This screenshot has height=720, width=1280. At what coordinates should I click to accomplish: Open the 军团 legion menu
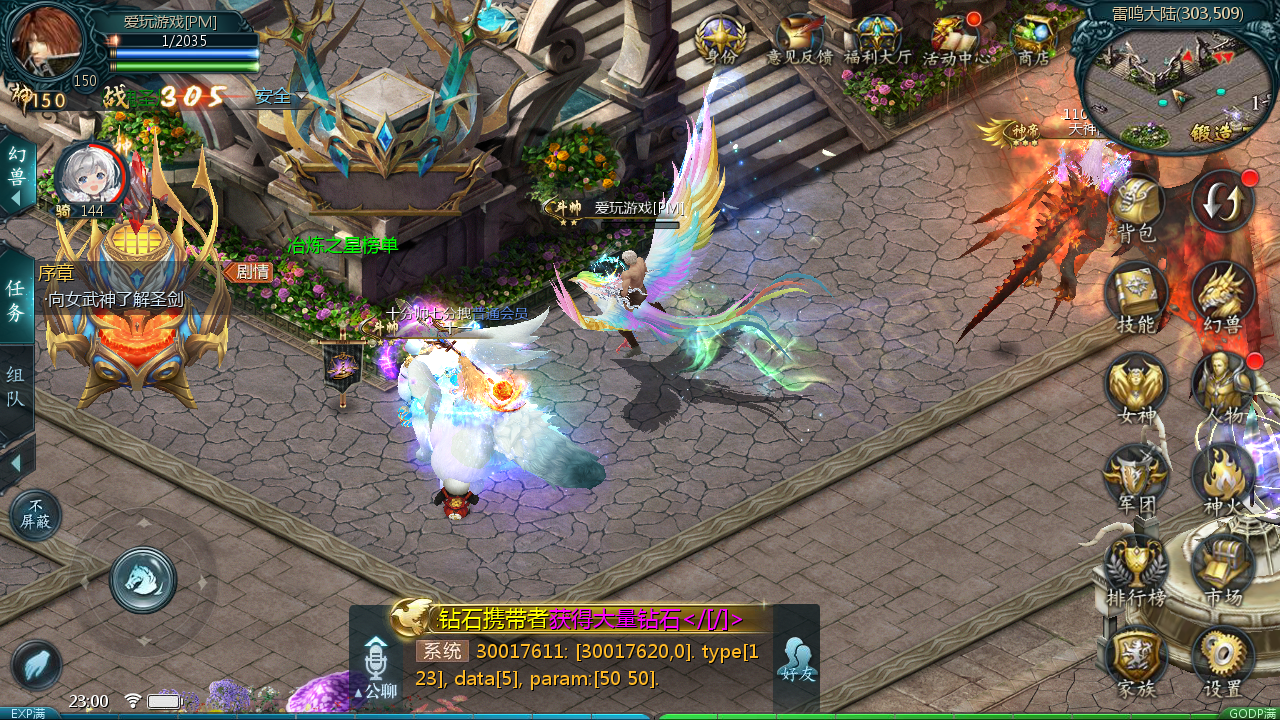[x=1136, y=477]
